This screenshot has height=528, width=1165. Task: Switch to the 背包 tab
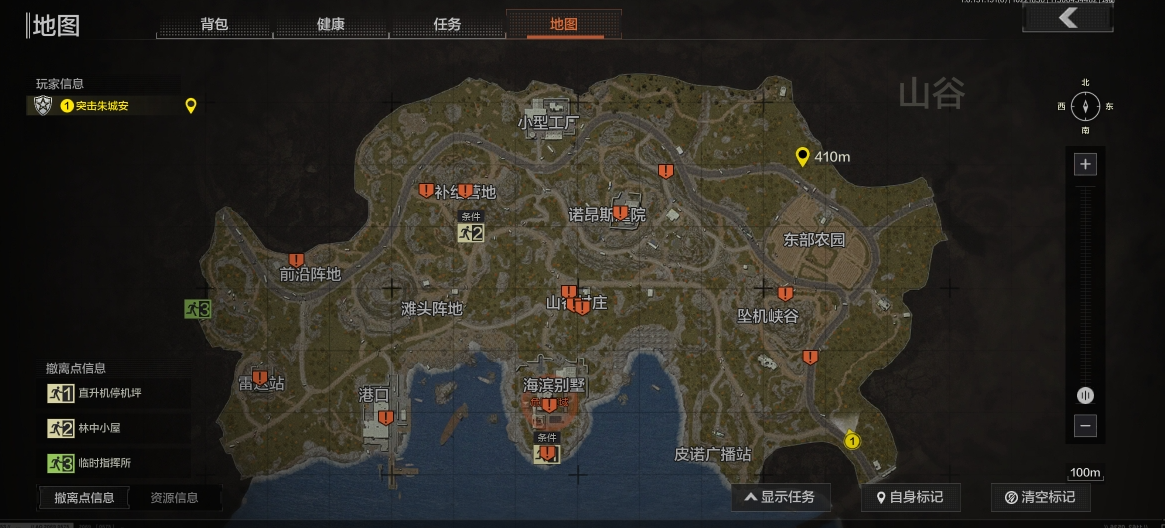click(x=214, y=24)
